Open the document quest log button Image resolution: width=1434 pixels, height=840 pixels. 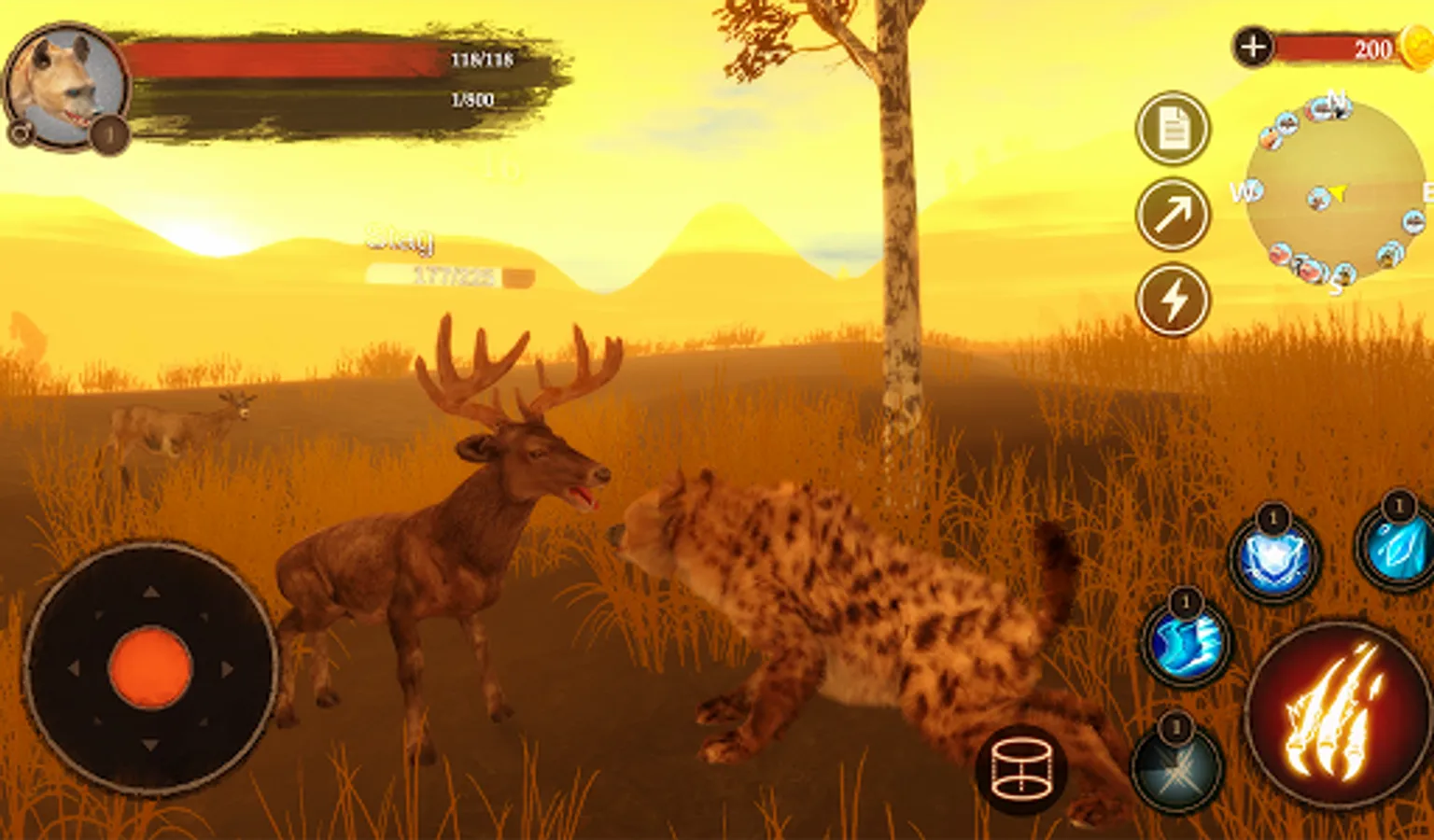tap(1173, 129)
